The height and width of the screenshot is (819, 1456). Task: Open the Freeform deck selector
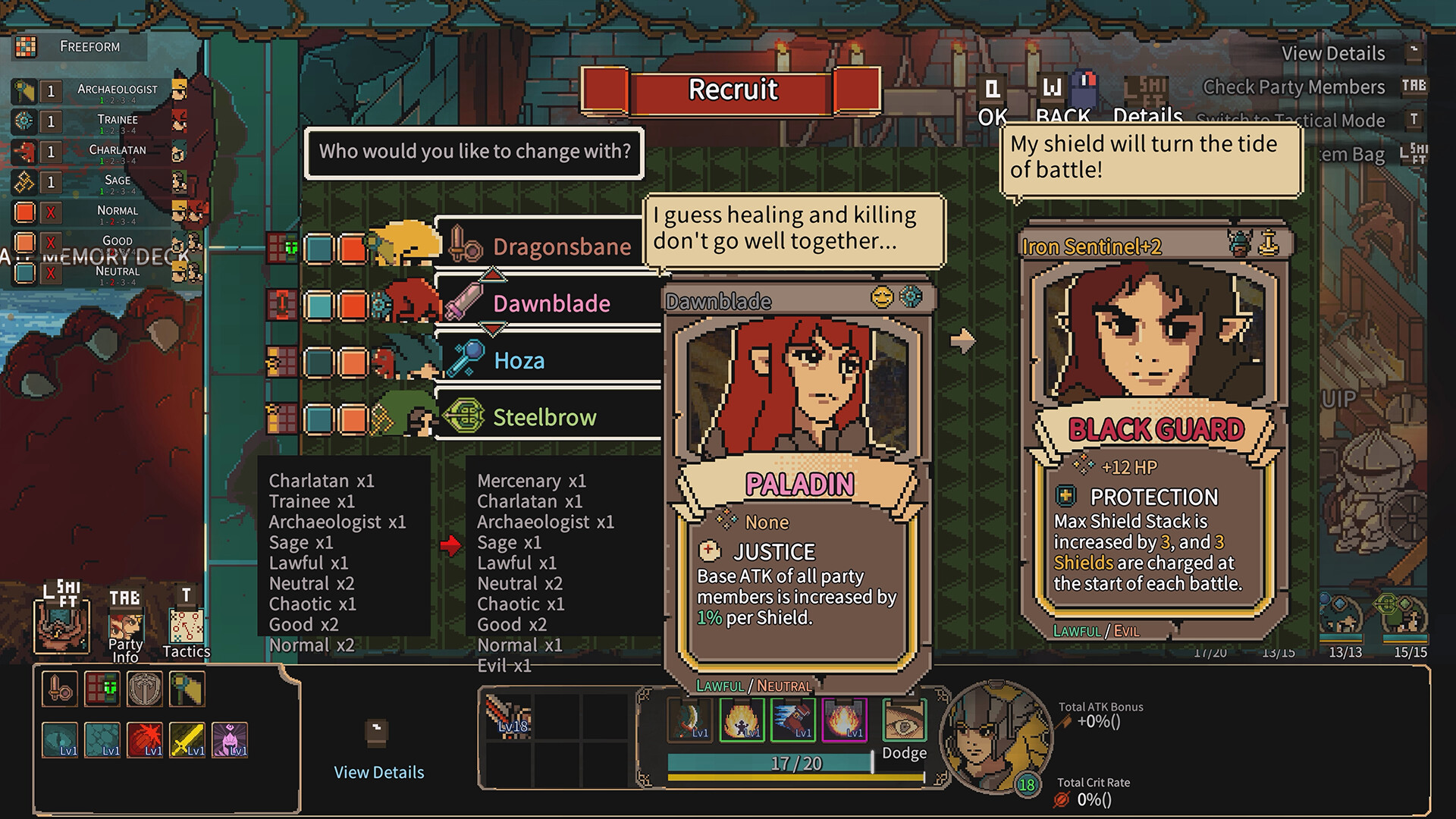pyautogui.click(x=80, y=47)
